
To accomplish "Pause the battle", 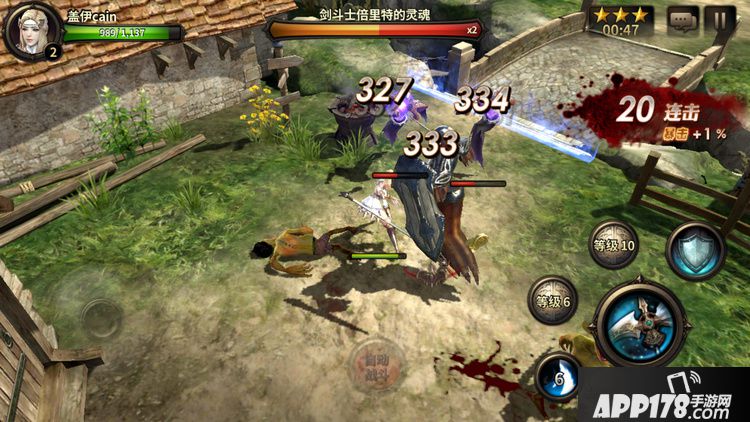I will 720,19.
